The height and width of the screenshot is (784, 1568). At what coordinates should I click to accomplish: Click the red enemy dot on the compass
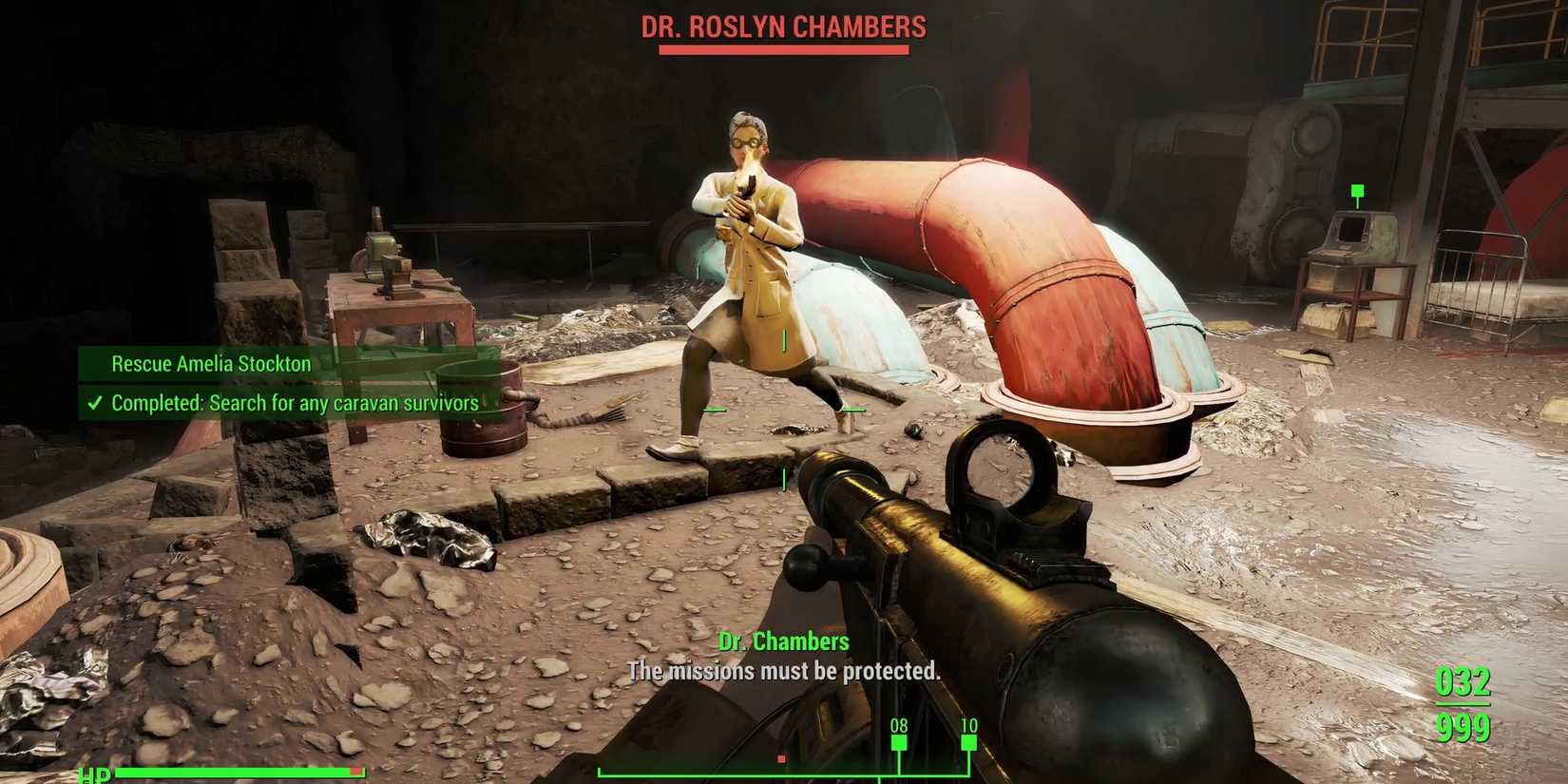click(x=781, y=760)
